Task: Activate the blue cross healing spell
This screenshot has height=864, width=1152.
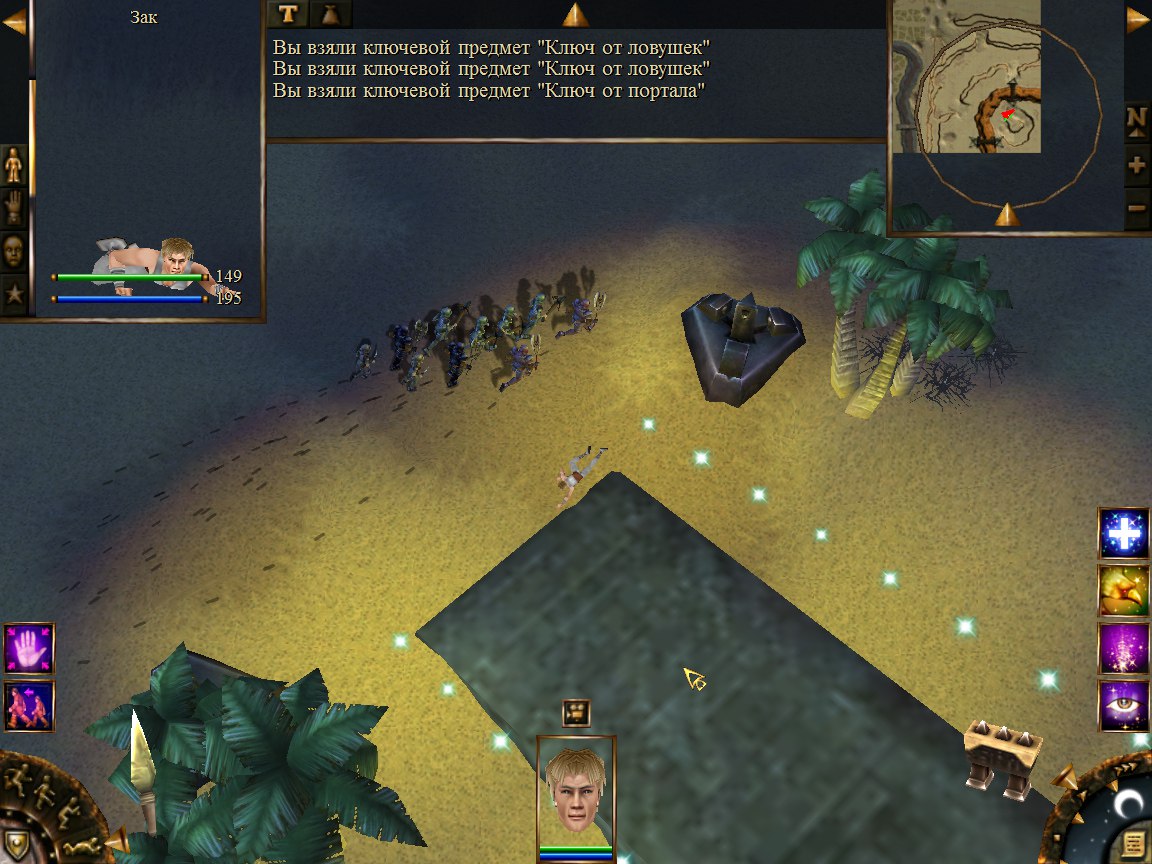Action: pos(1123,533)
